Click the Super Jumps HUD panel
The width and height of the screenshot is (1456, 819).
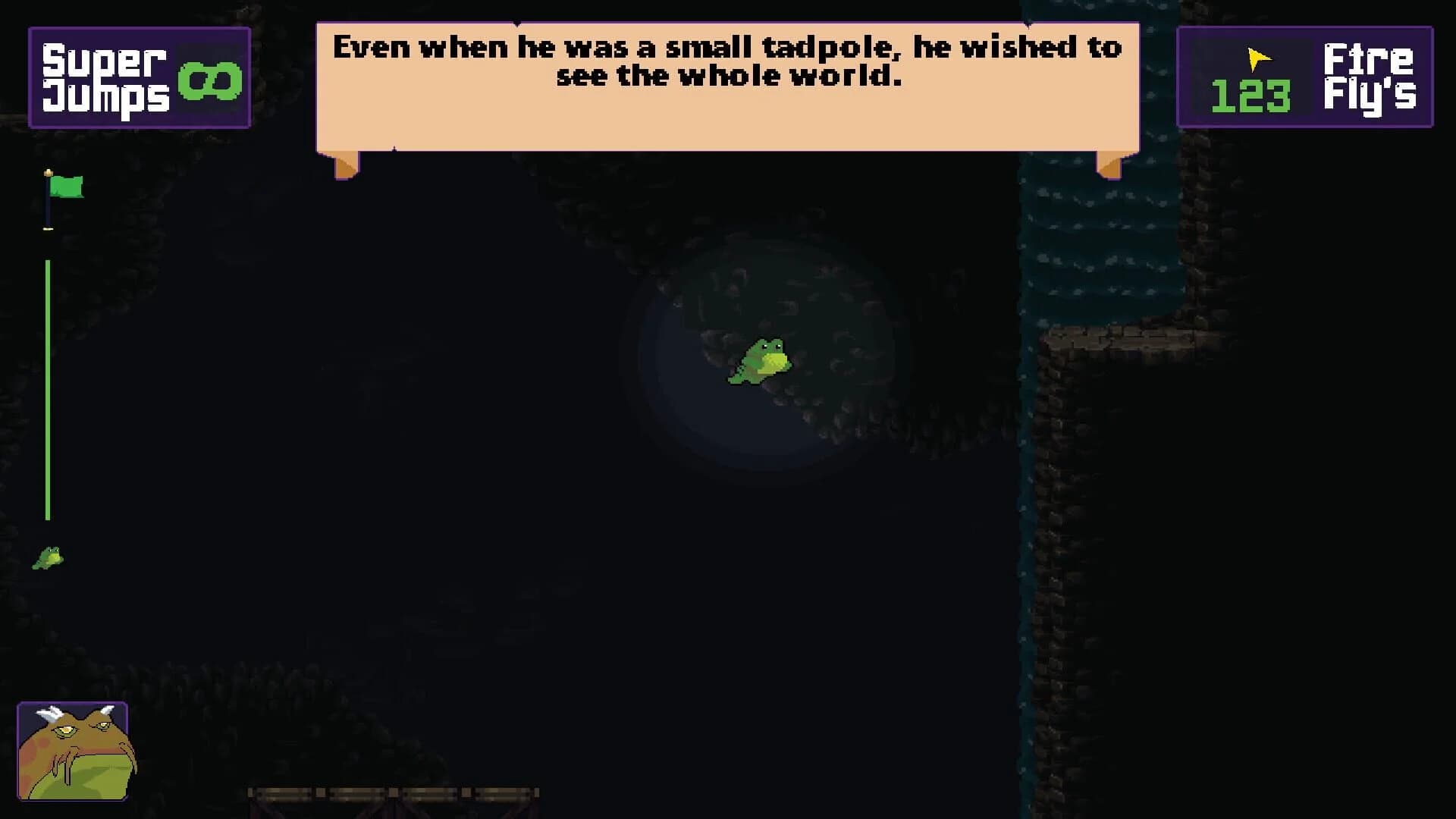(x=140, y=76)
